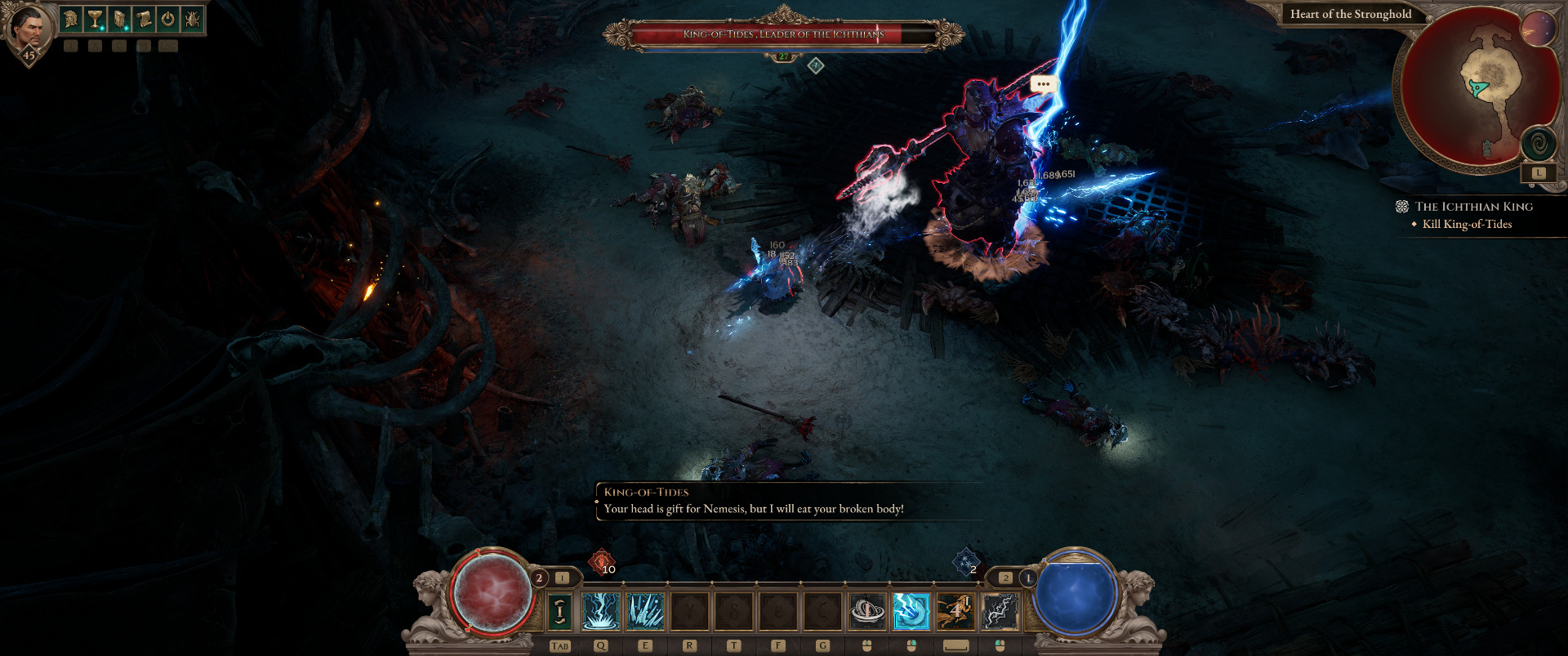Screen dimensions: 1568x656
Task: Activate the chain lightning skill slot
Action: pyautogui.click(x=1000, y=611)
